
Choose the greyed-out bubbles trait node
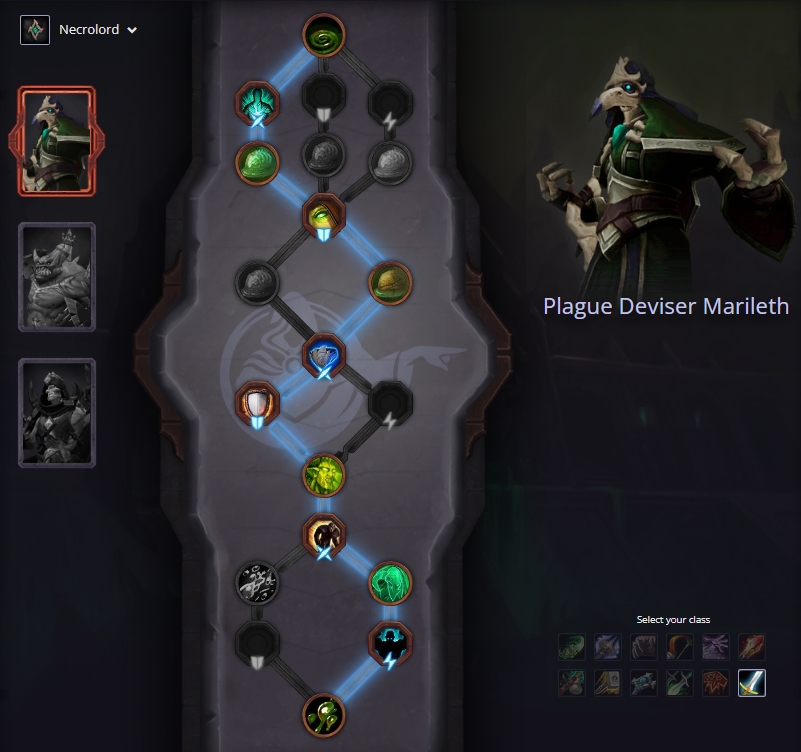[x=256, y=581]
